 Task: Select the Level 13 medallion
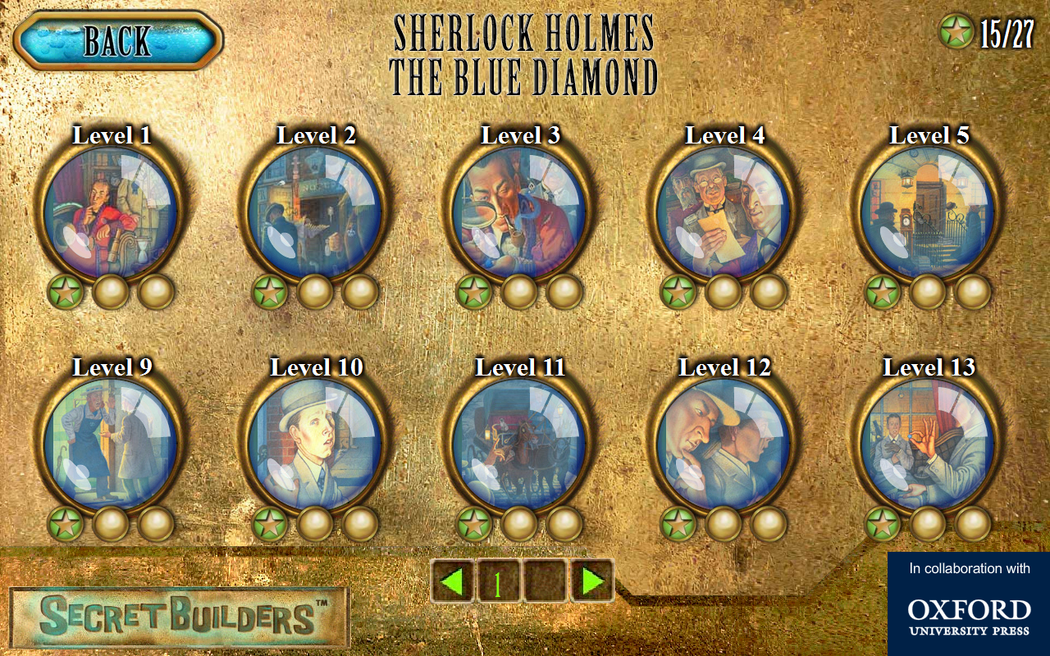tap(927, 444)
